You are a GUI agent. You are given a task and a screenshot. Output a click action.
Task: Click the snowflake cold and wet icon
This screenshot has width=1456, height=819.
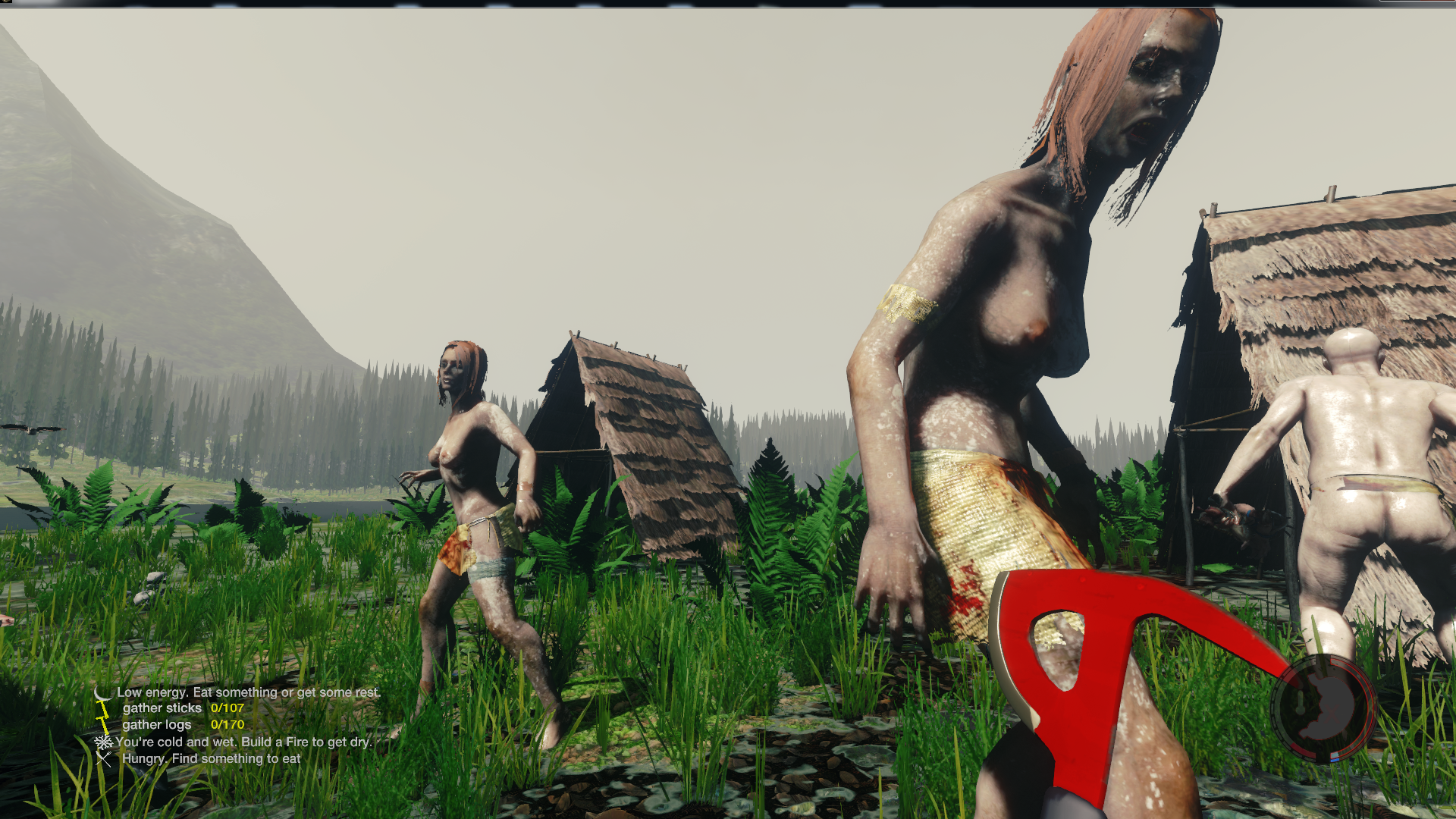pyautogui.click(x=103, y=742)
